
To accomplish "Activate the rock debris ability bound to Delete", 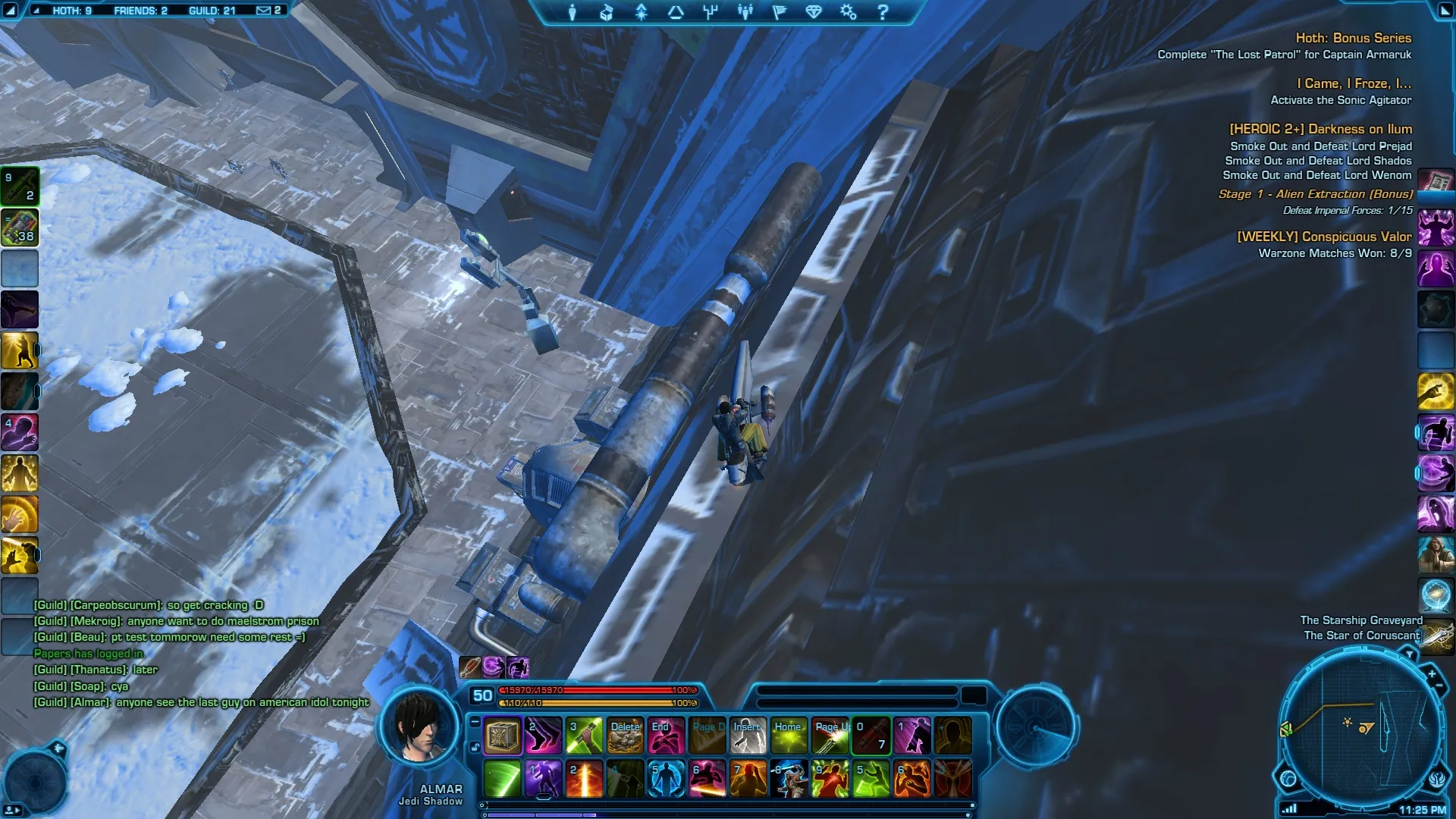I will coord(626,736).
